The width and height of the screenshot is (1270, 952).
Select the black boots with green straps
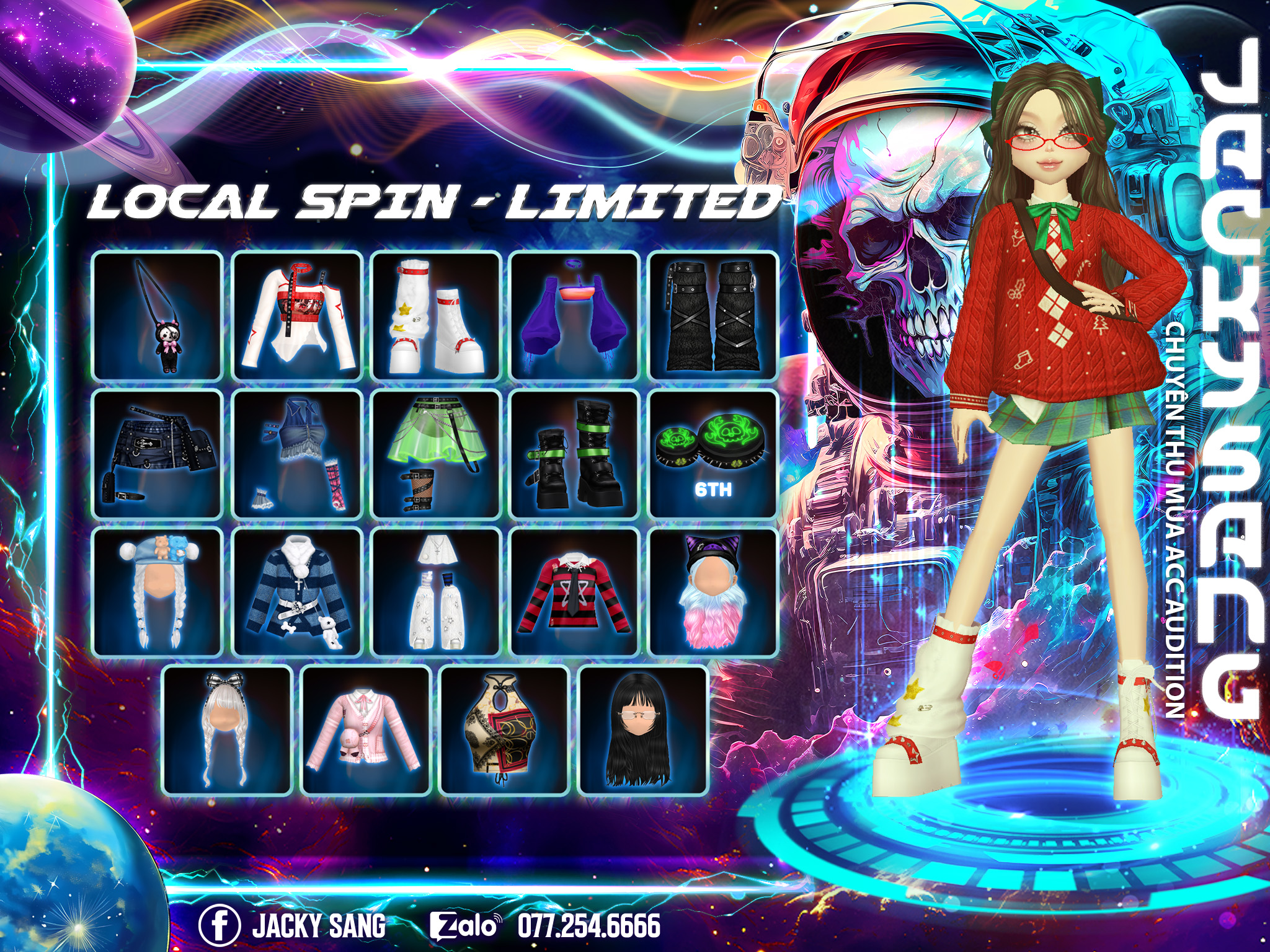point(575,454)
